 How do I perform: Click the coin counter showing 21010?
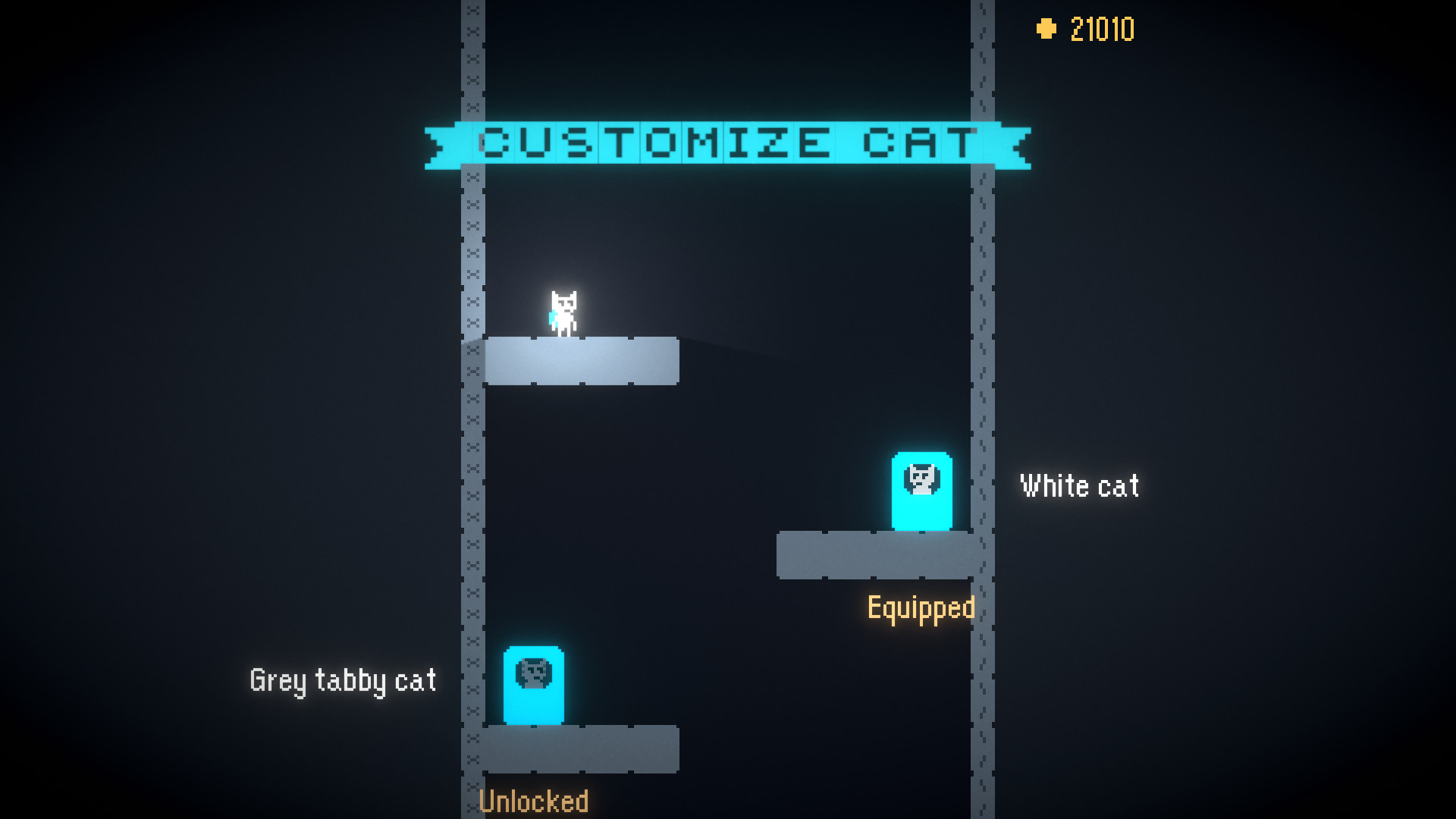pos(1101,30)
